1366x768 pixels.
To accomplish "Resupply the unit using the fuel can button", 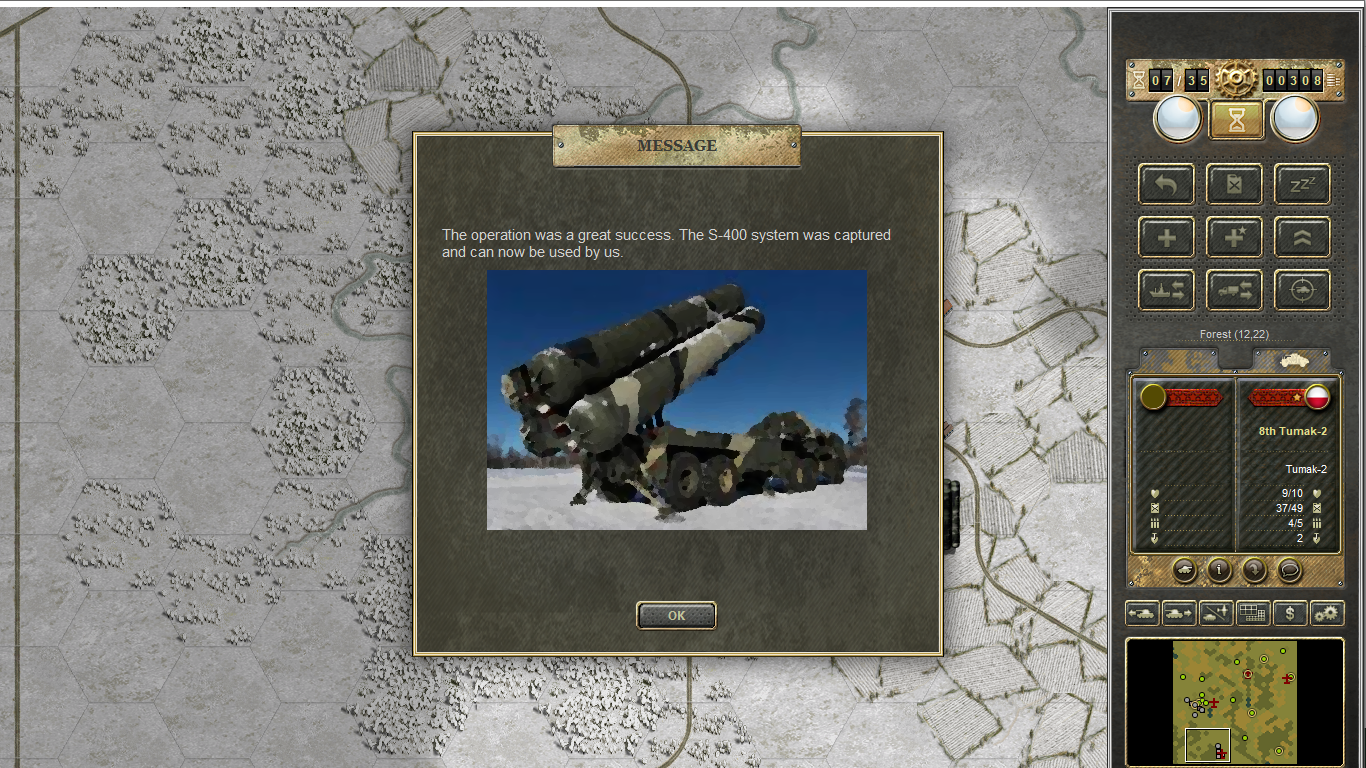I will pyautogui.click(x=1234, y=185).
